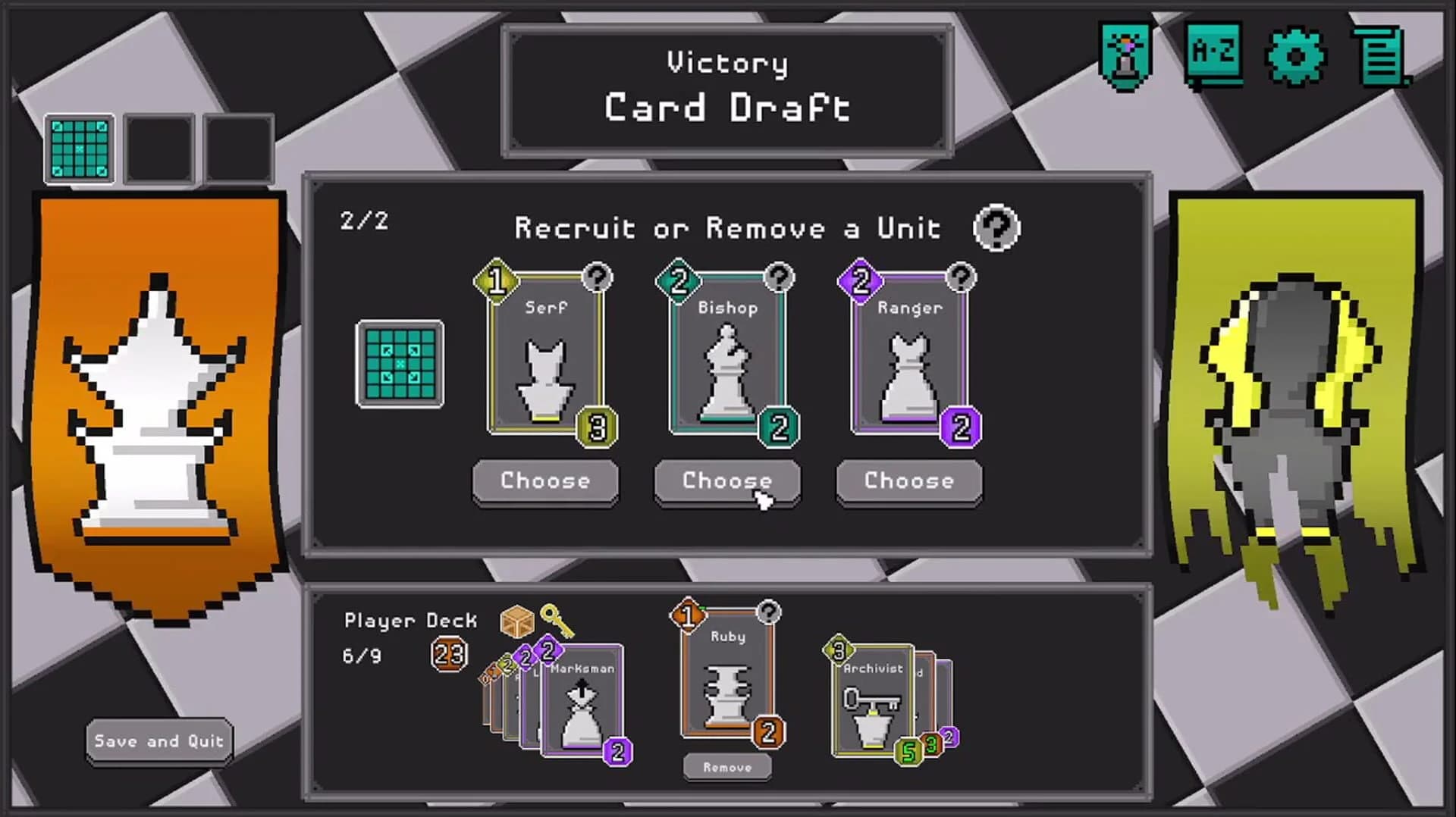The image size is (1456, 817).
Task: Choose the Bishop card
Action: point(727,481)
